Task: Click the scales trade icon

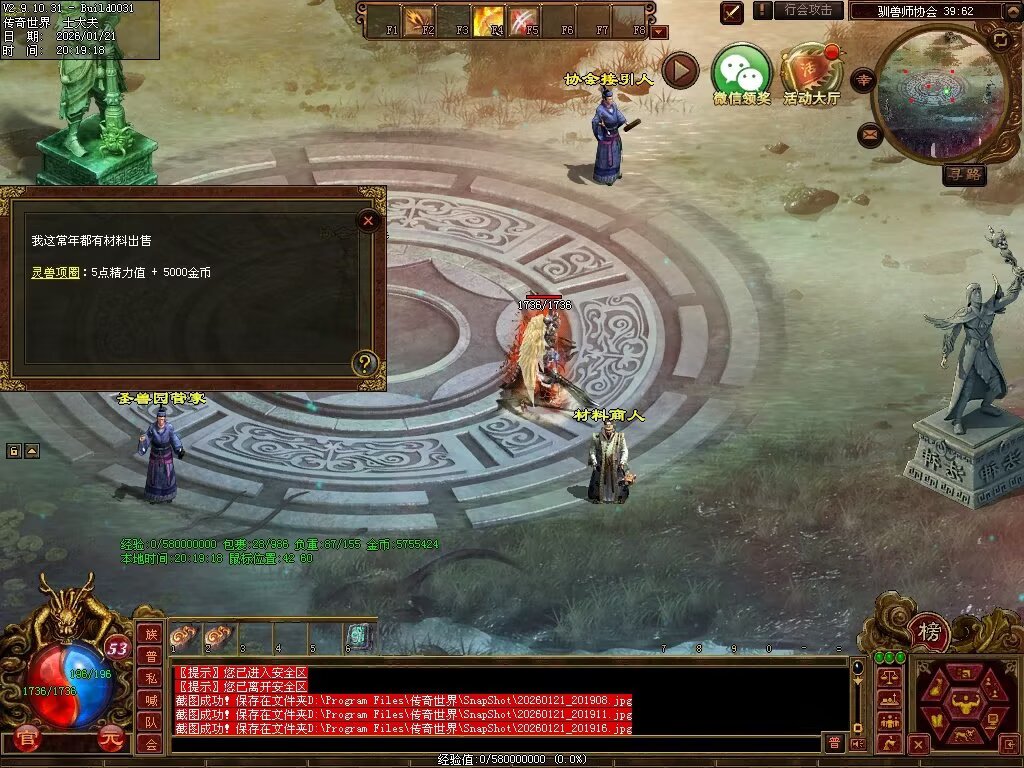Action: point(888,676)
